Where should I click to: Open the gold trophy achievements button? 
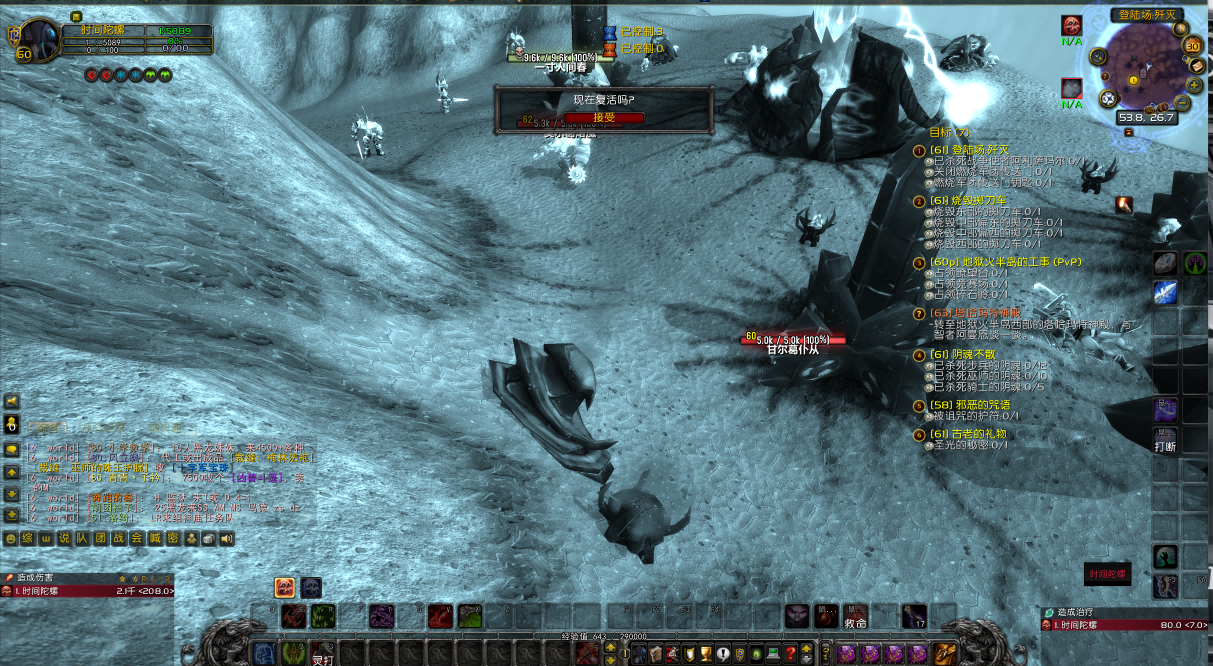point(705,654)
